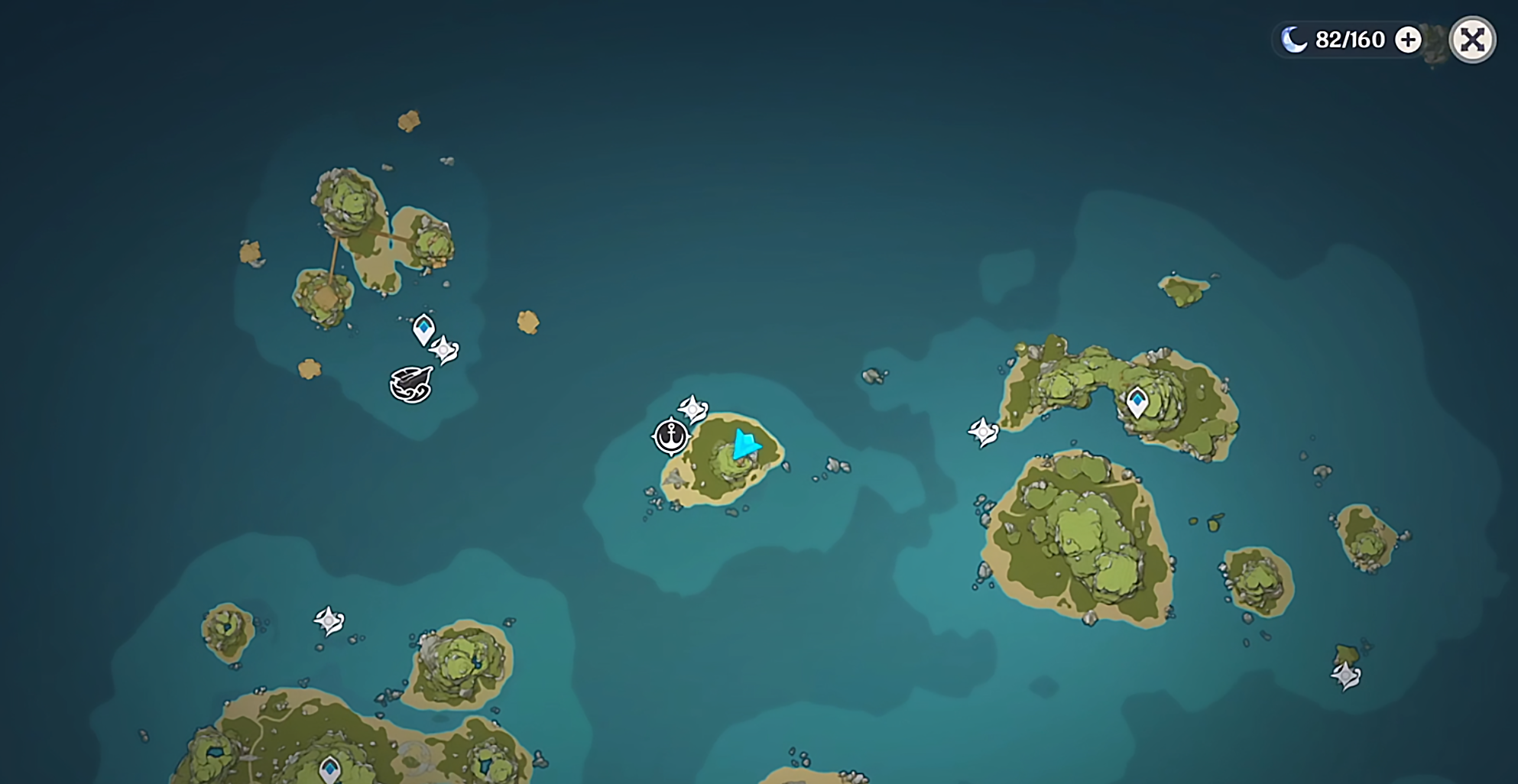Add Original Resin with the plus button

pyautogui.click(x=1408, y=40)
